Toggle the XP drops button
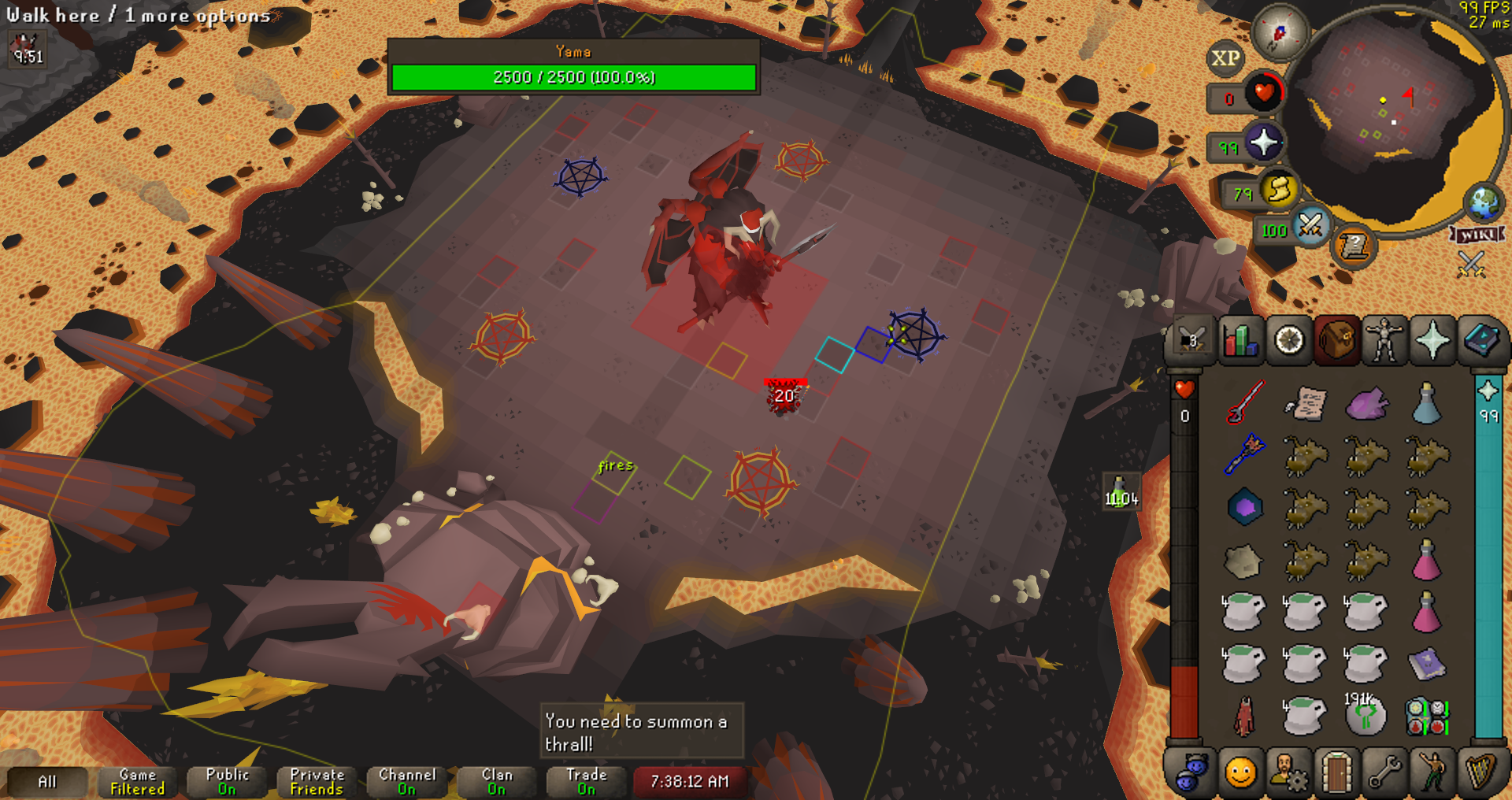The image size is (1512, 800). 1225,58
